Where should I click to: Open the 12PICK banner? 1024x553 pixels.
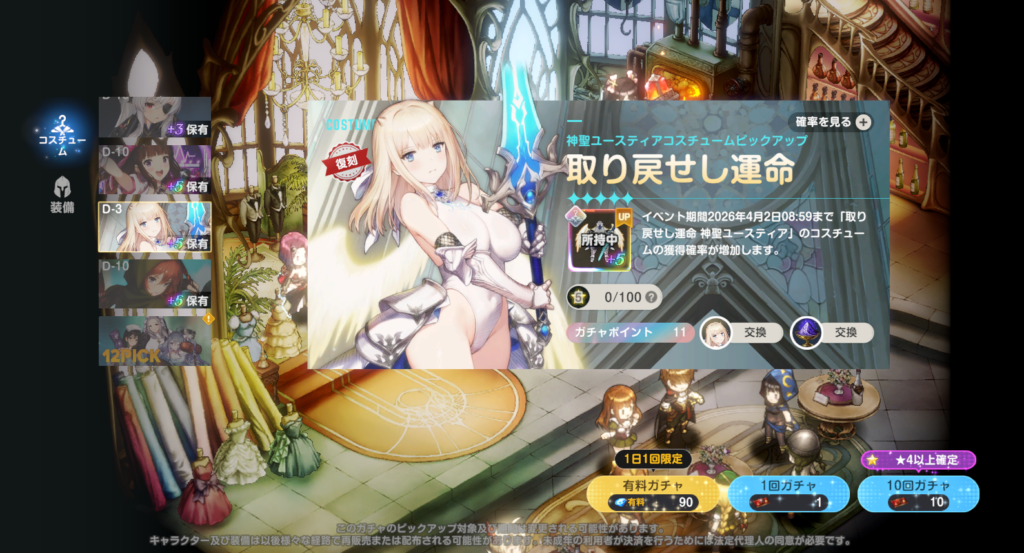coord(155,340)
